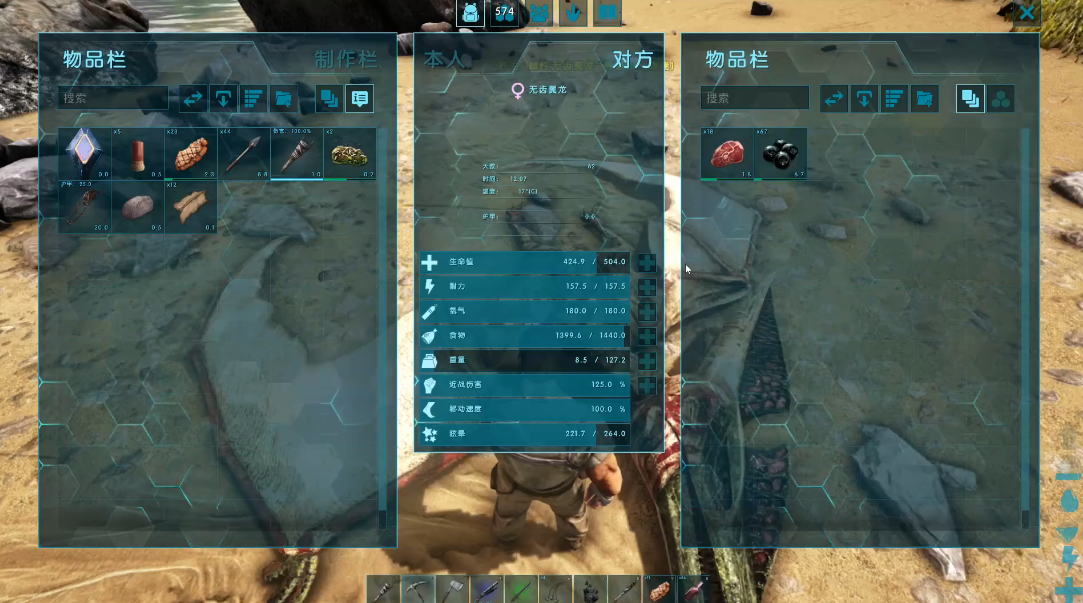Select the 本人 tab
The width and height of the screenshot is (1083, 603).
[x=444, y=59]
